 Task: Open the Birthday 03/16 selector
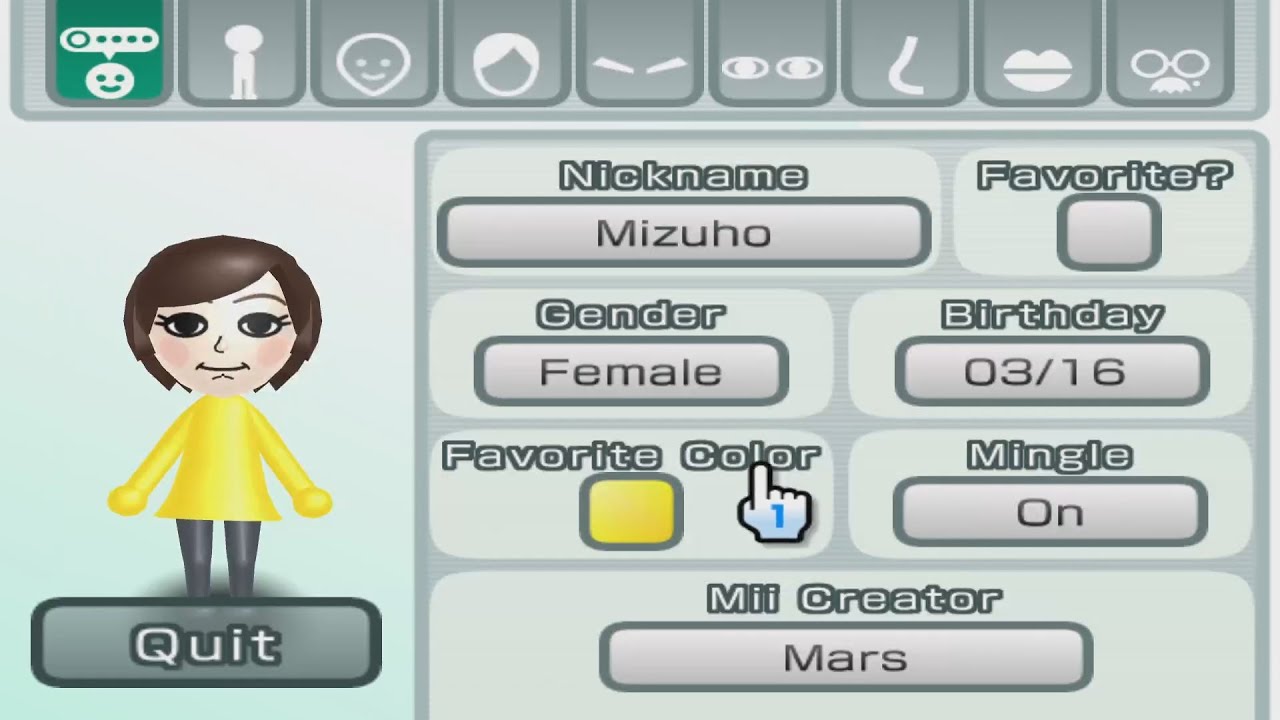1050,371
